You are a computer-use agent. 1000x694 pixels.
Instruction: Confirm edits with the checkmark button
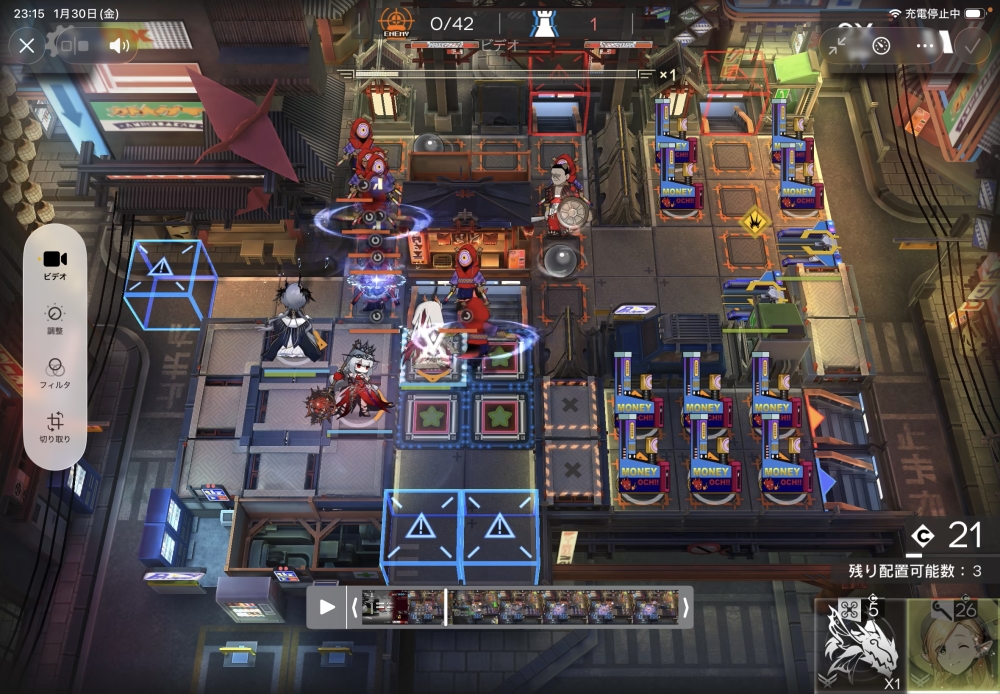(x=969, y=45)
